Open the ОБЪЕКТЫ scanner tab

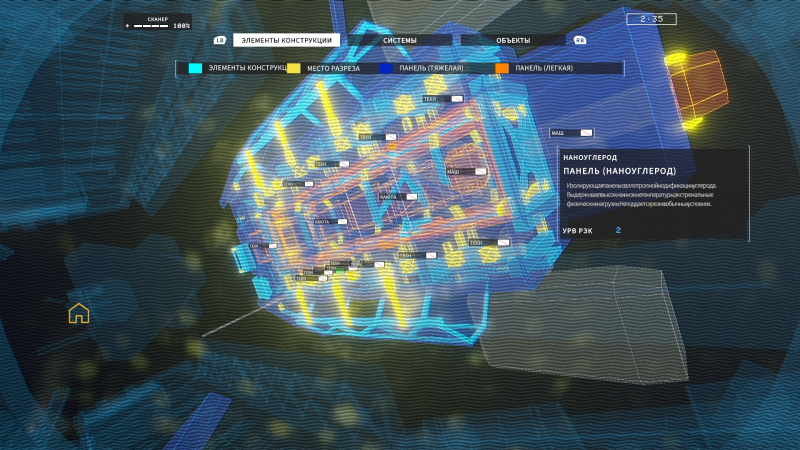[514, 40]
